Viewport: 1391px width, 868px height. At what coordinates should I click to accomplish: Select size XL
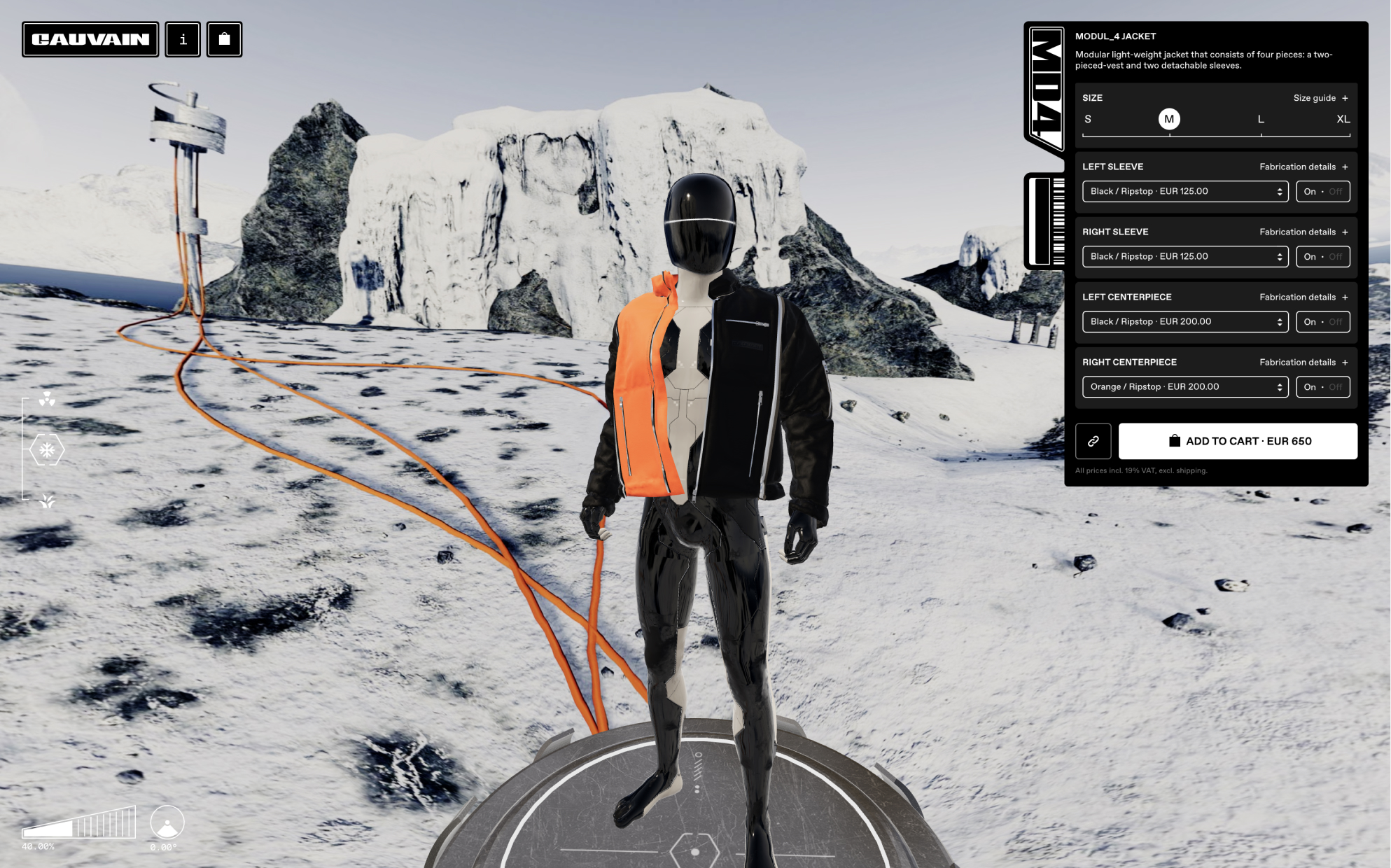click(1343, 119)
